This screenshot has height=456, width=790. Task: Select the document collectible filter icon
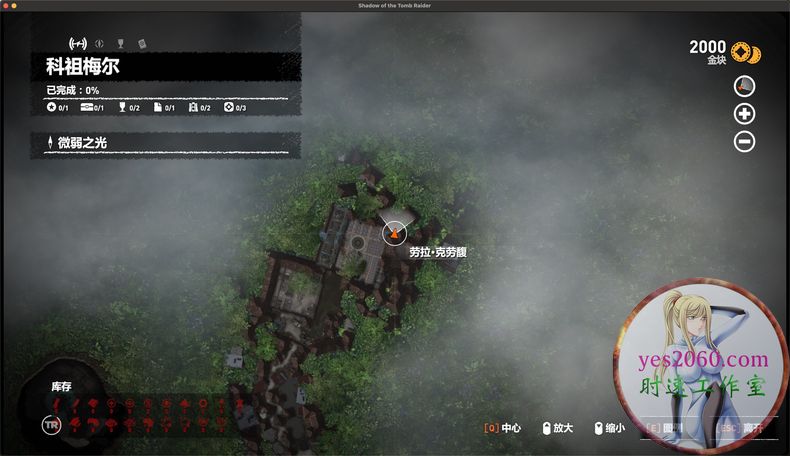click(141, 43)
